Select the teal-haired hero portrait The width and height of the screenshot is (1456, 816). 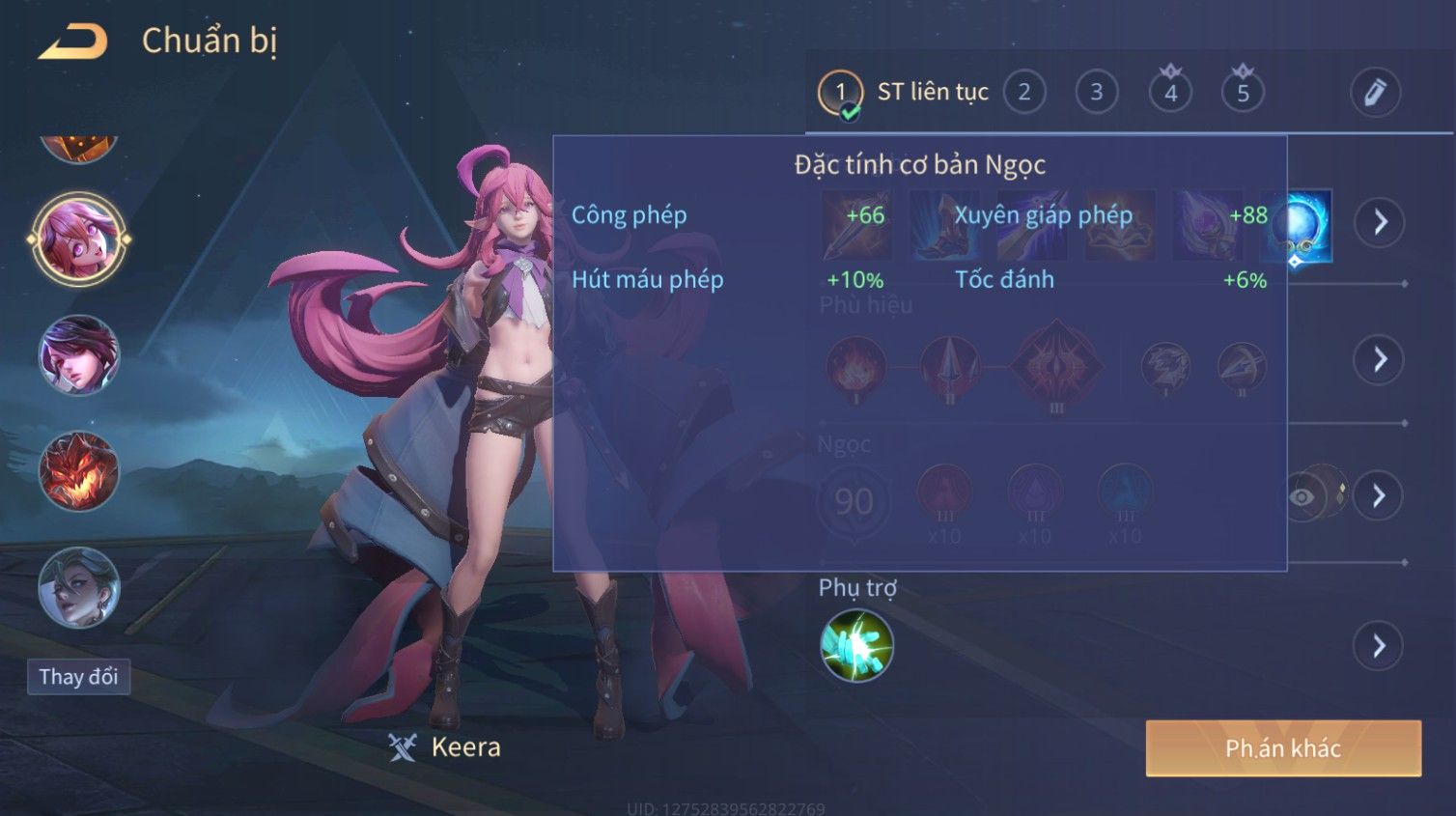78,587
